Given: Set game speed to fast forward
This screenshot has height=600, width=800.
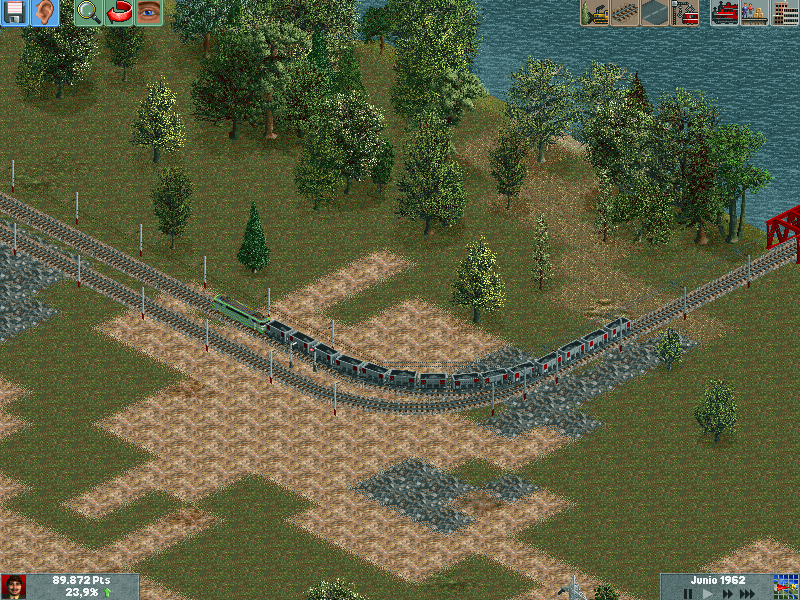Looking at the screenshot, I should point(727,593).
